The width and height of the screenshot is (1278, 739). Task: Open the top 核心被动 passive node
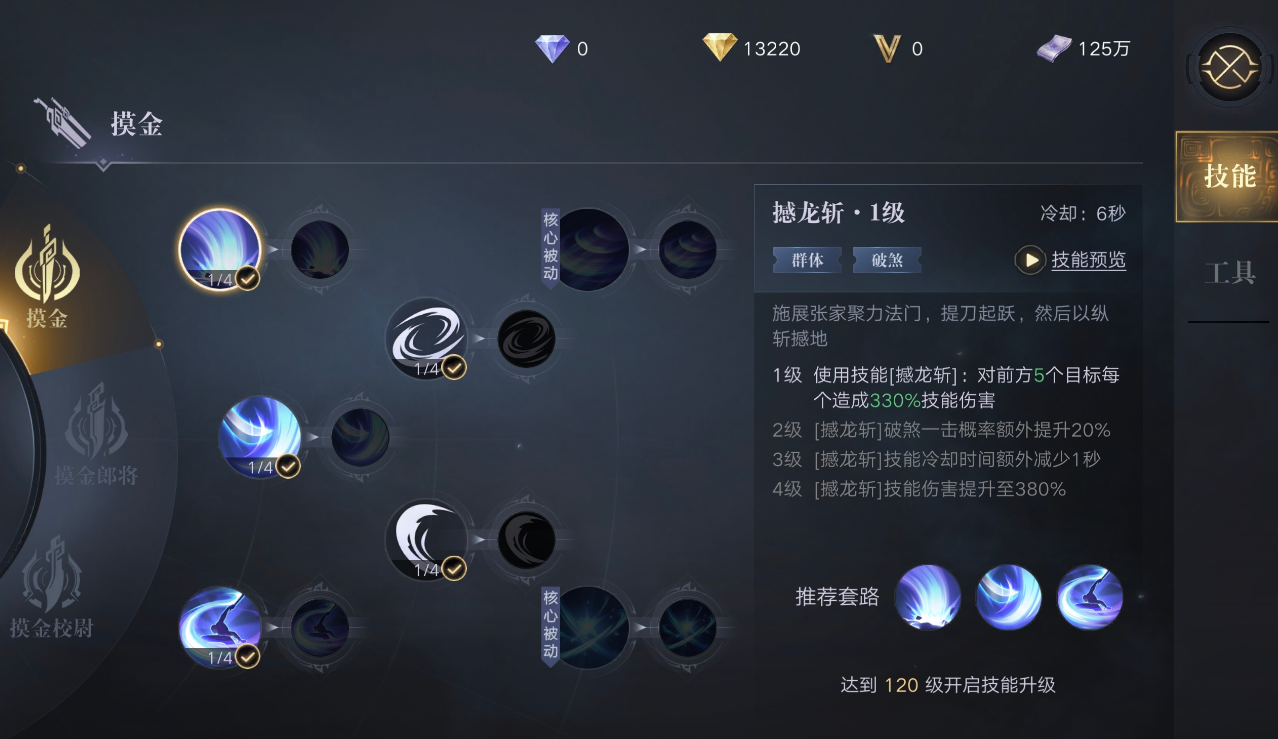click(x=588, y=249)
